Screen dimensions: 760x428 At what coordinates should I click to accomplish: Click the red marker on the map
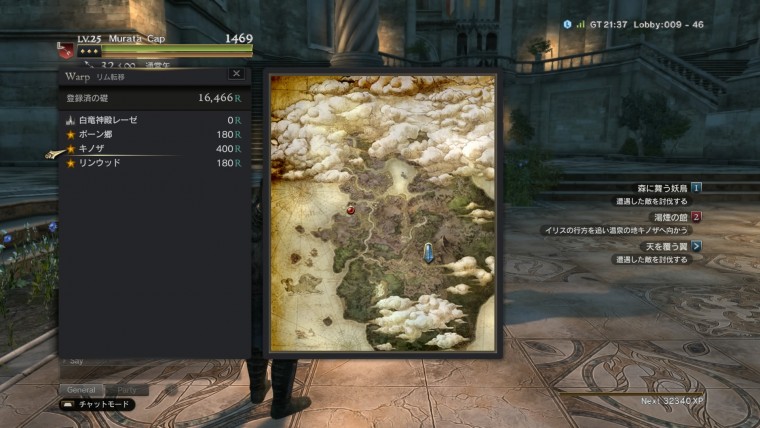coord(350,211)
